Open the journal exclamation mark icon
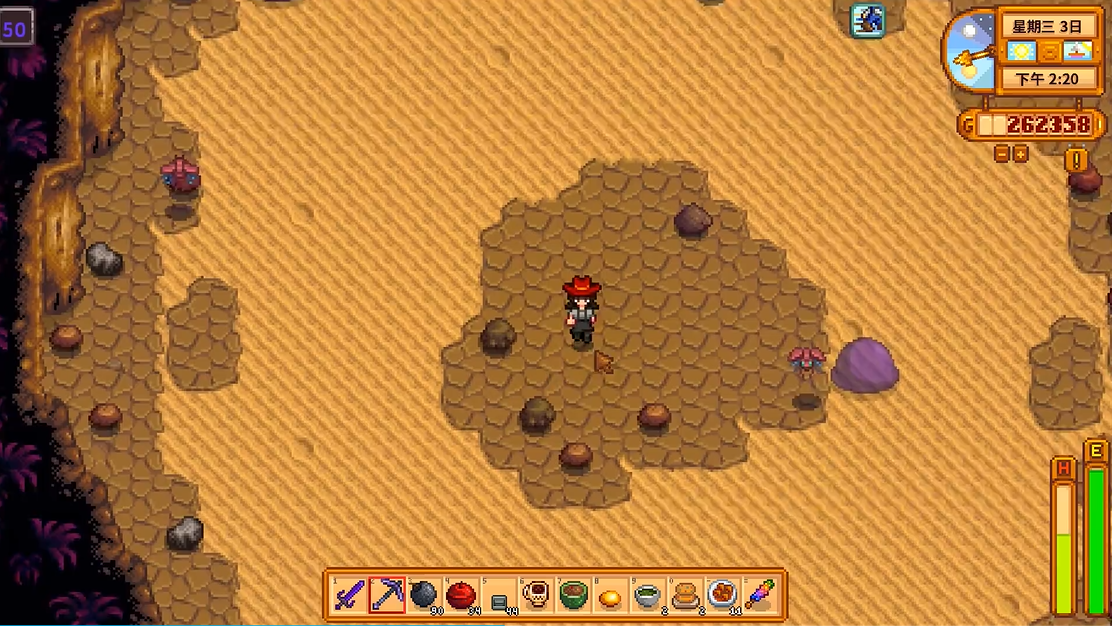1112x626 pixels. tap(1076, 159)
